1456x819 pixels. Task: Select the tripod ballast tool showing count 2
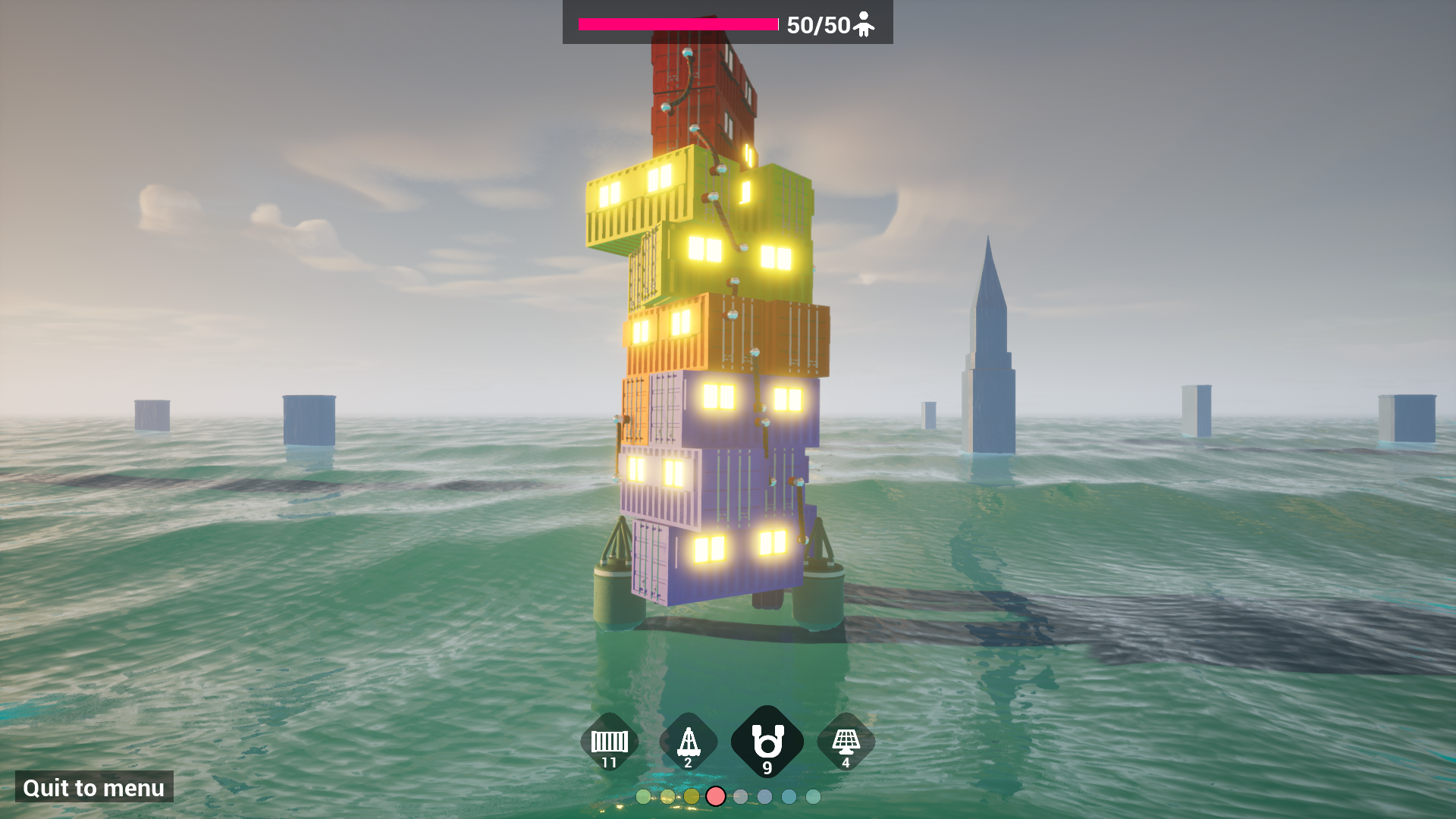pos(688,742)
